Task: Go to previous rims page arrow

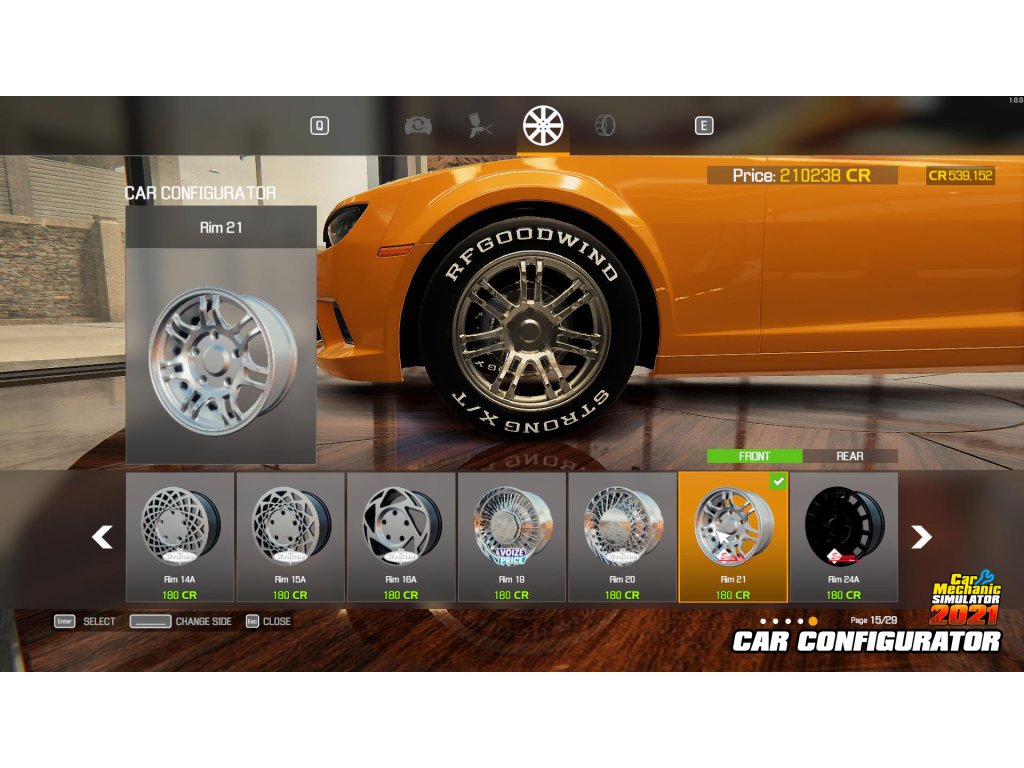Action: (102, 538)
